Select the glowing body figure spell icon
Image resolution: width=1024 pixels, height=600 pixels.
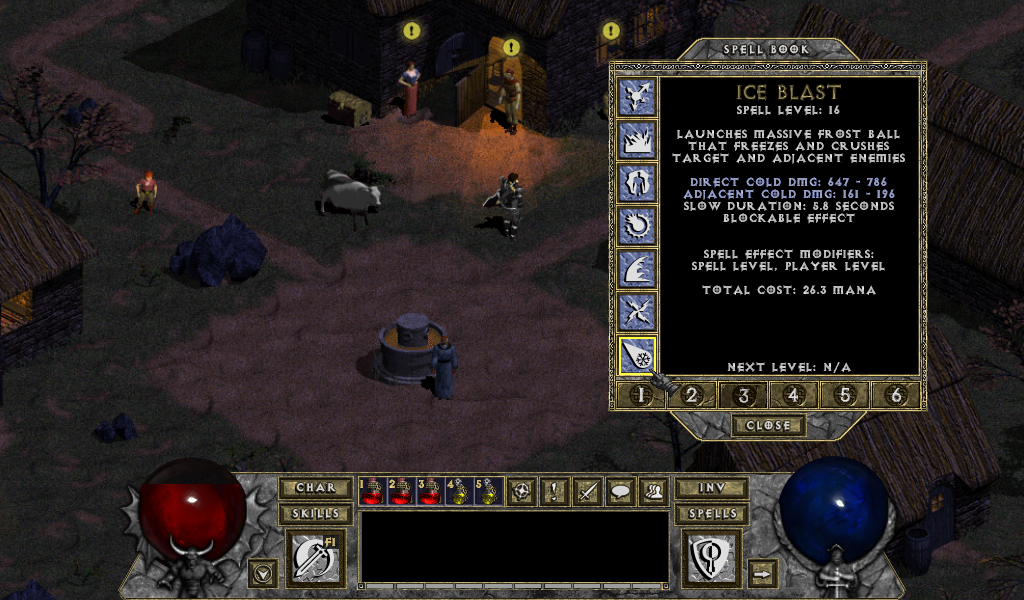click(x=637, y=184)
